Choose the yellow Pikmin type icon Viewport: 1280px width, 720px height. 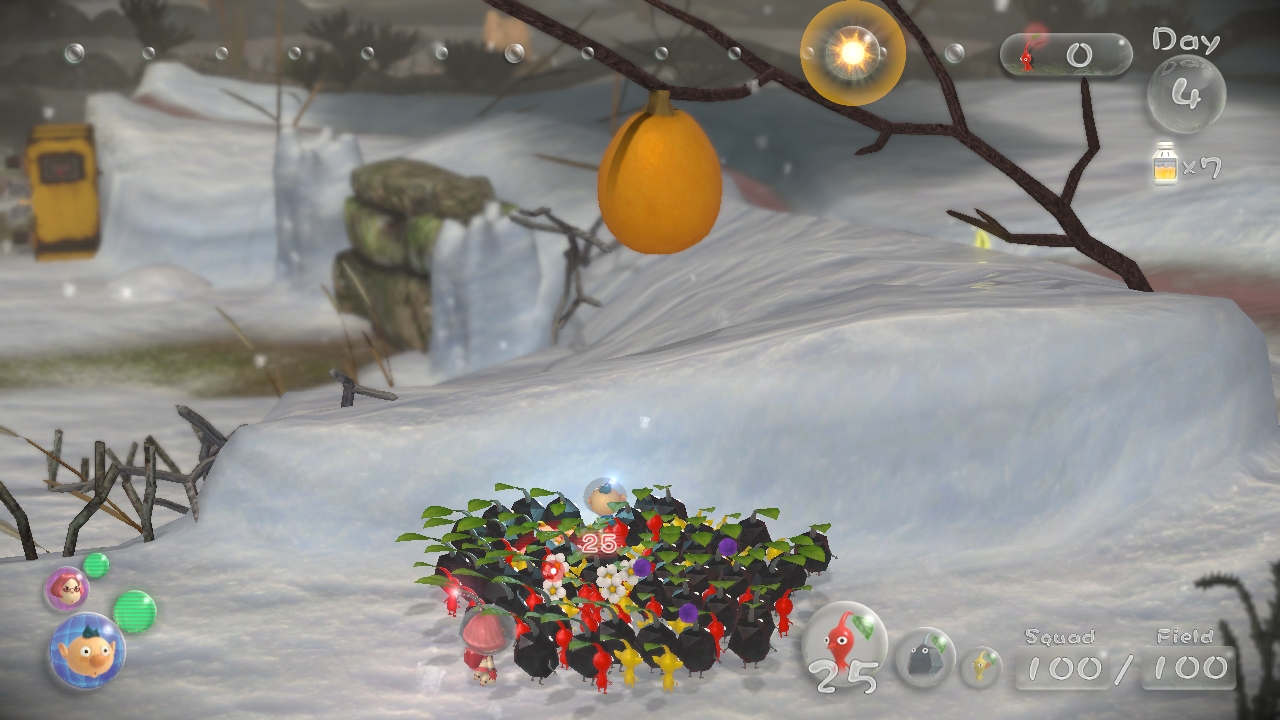(981, 666)
